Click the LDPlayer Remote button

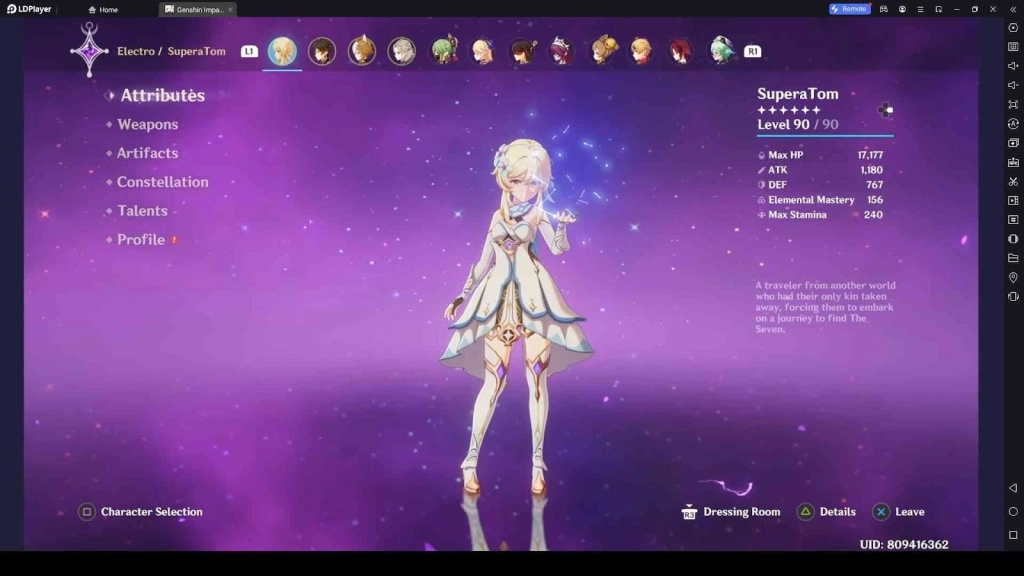[x=848, y=9]
